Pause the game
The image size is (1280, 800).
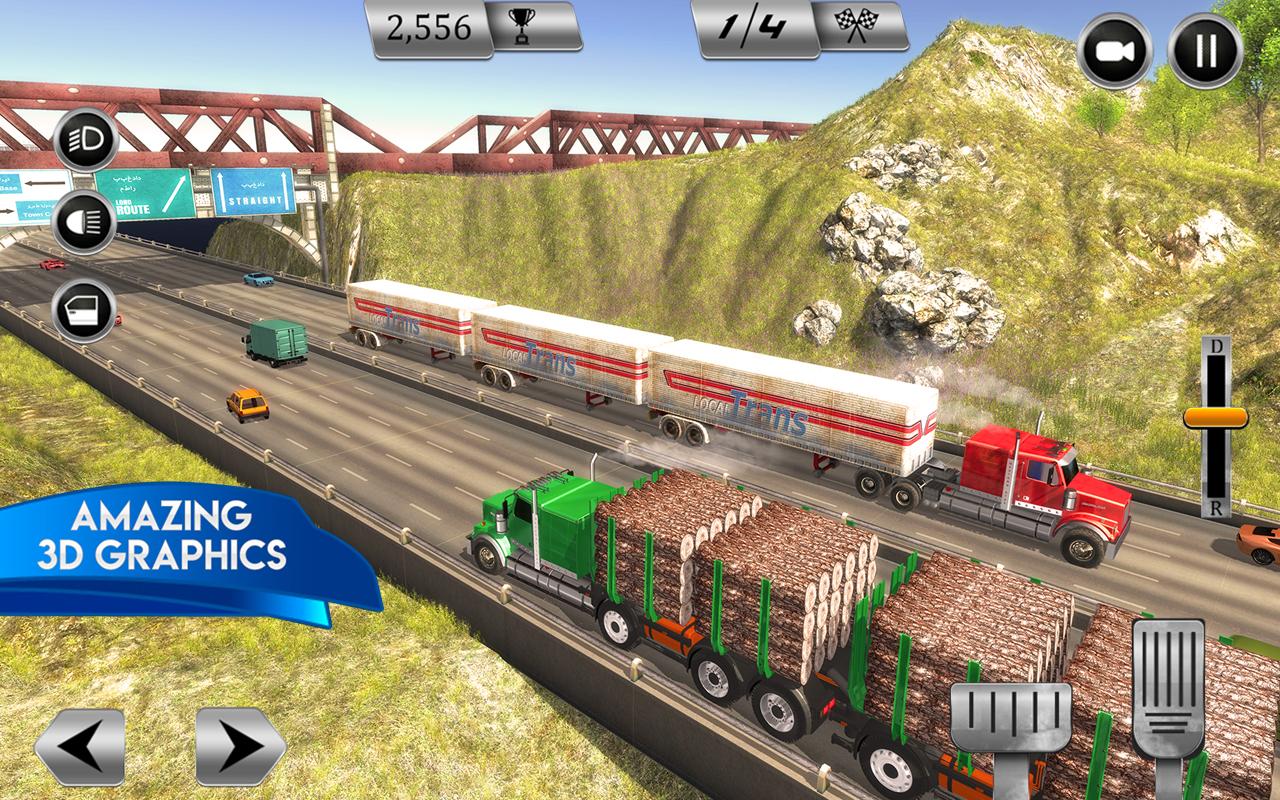click(x=1205, y=51)
